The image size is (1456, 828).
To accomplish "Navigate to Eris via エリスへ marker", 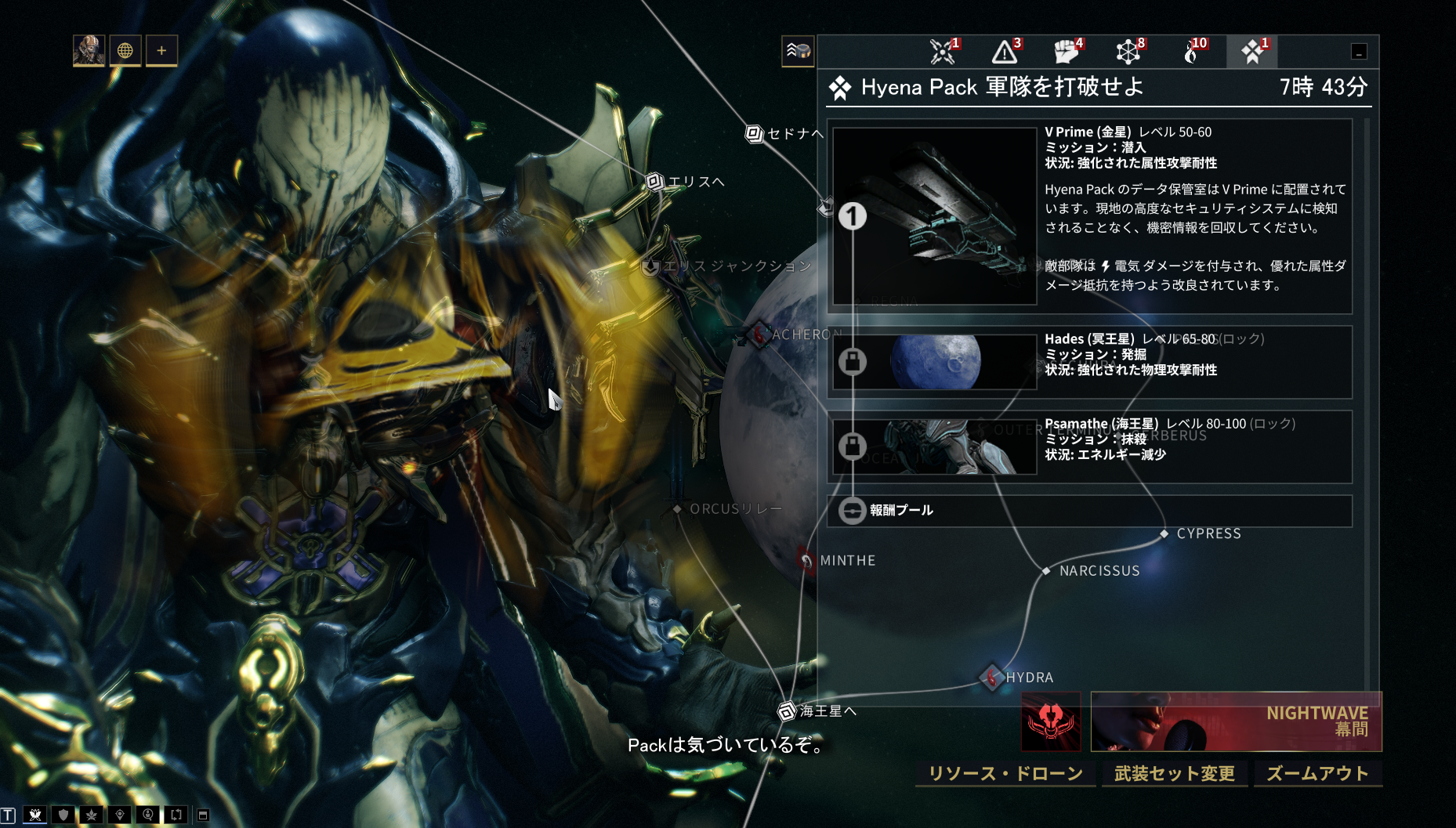I will [655, 182].
